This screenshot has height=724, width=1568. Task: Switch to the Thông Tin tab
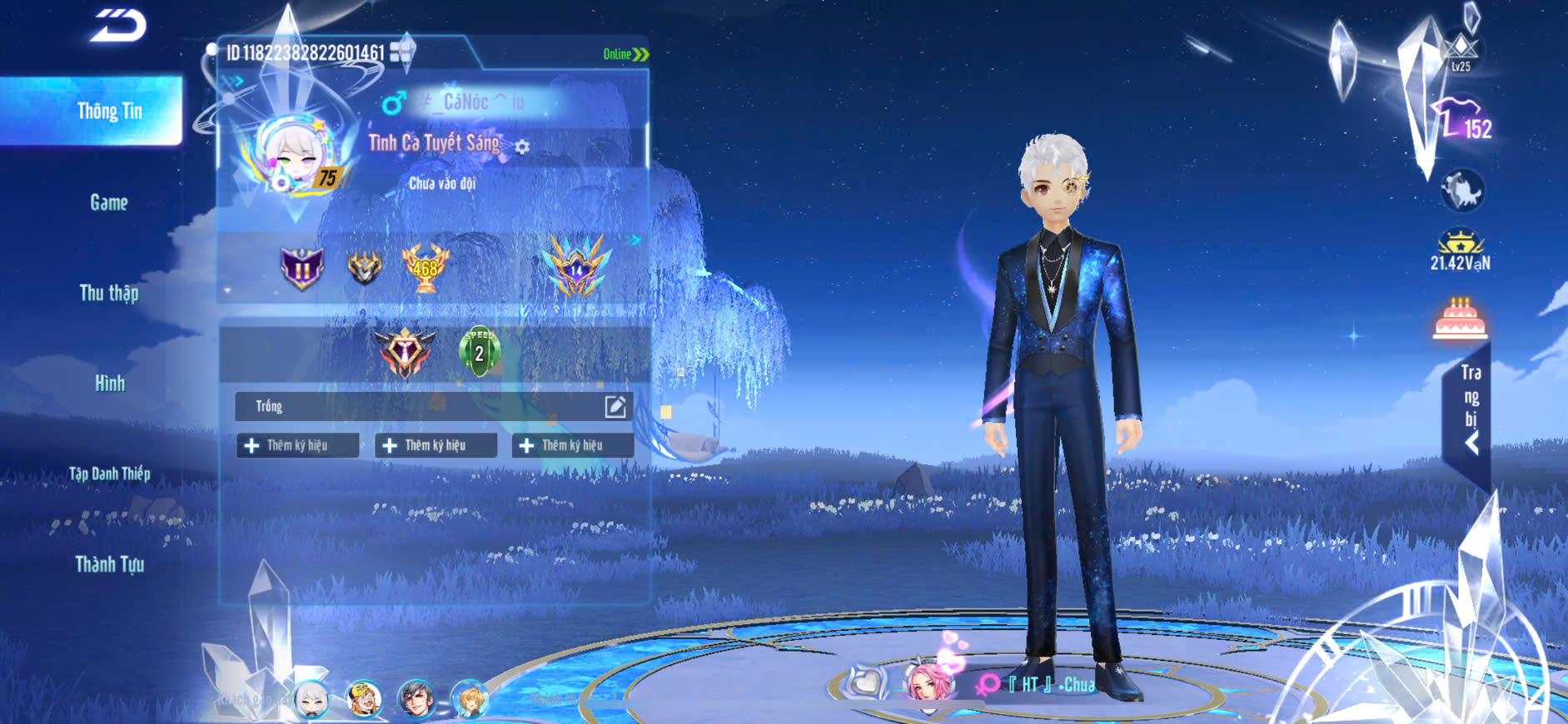tap(109, 112)
